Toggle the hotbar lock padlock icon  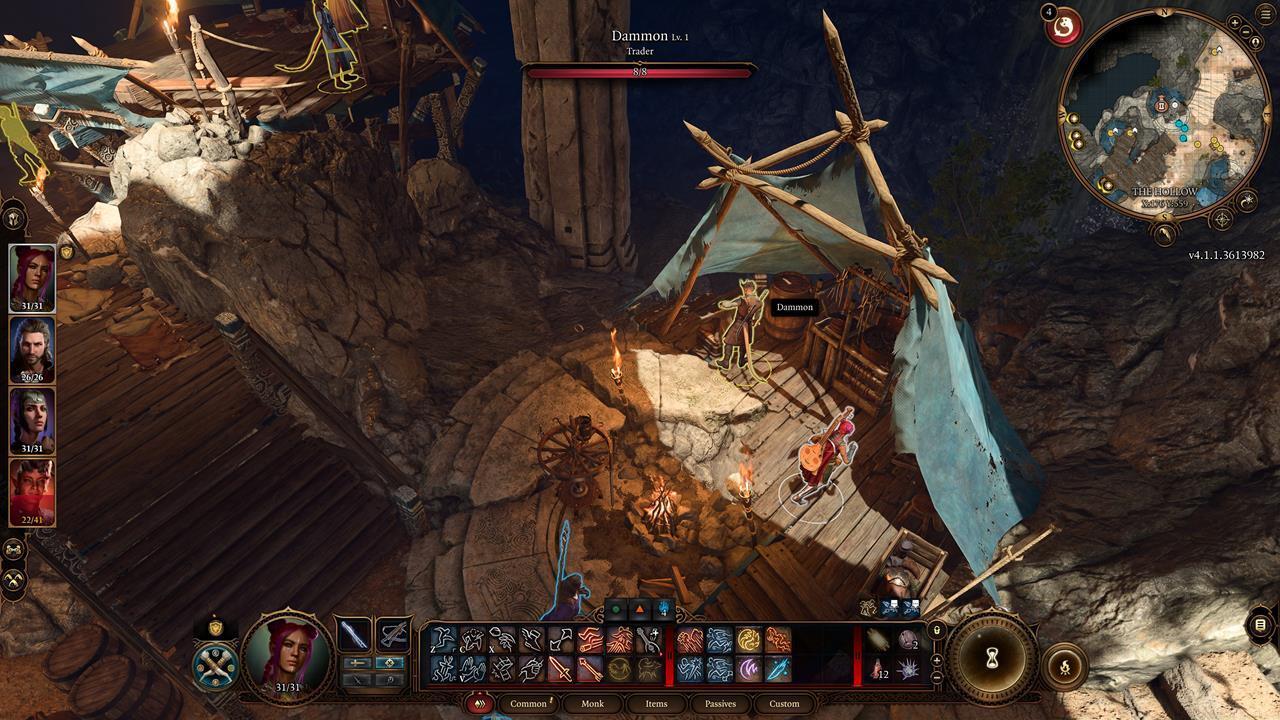(x=936, y=630)
